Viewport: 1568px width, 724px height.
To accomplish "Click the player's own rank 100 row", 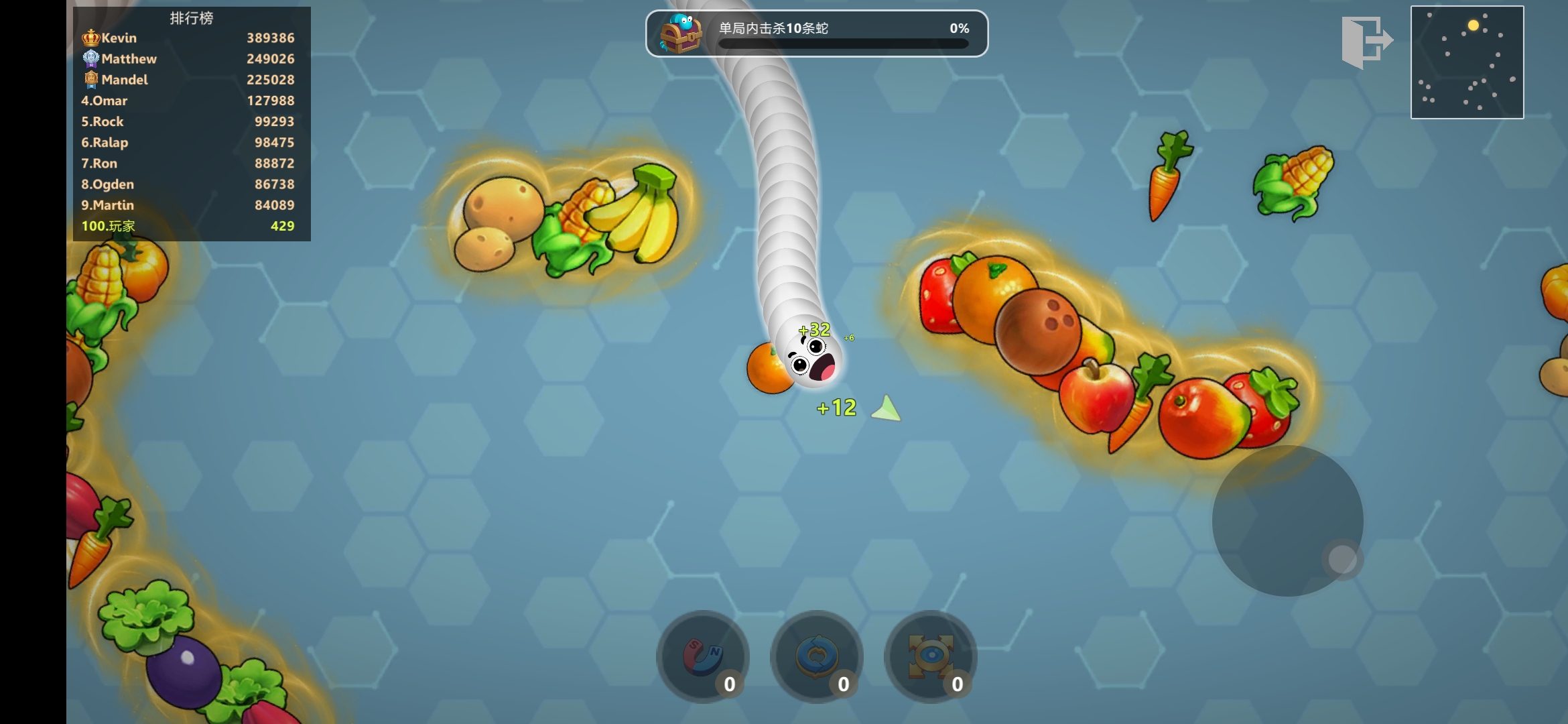I will coord(191,226).
